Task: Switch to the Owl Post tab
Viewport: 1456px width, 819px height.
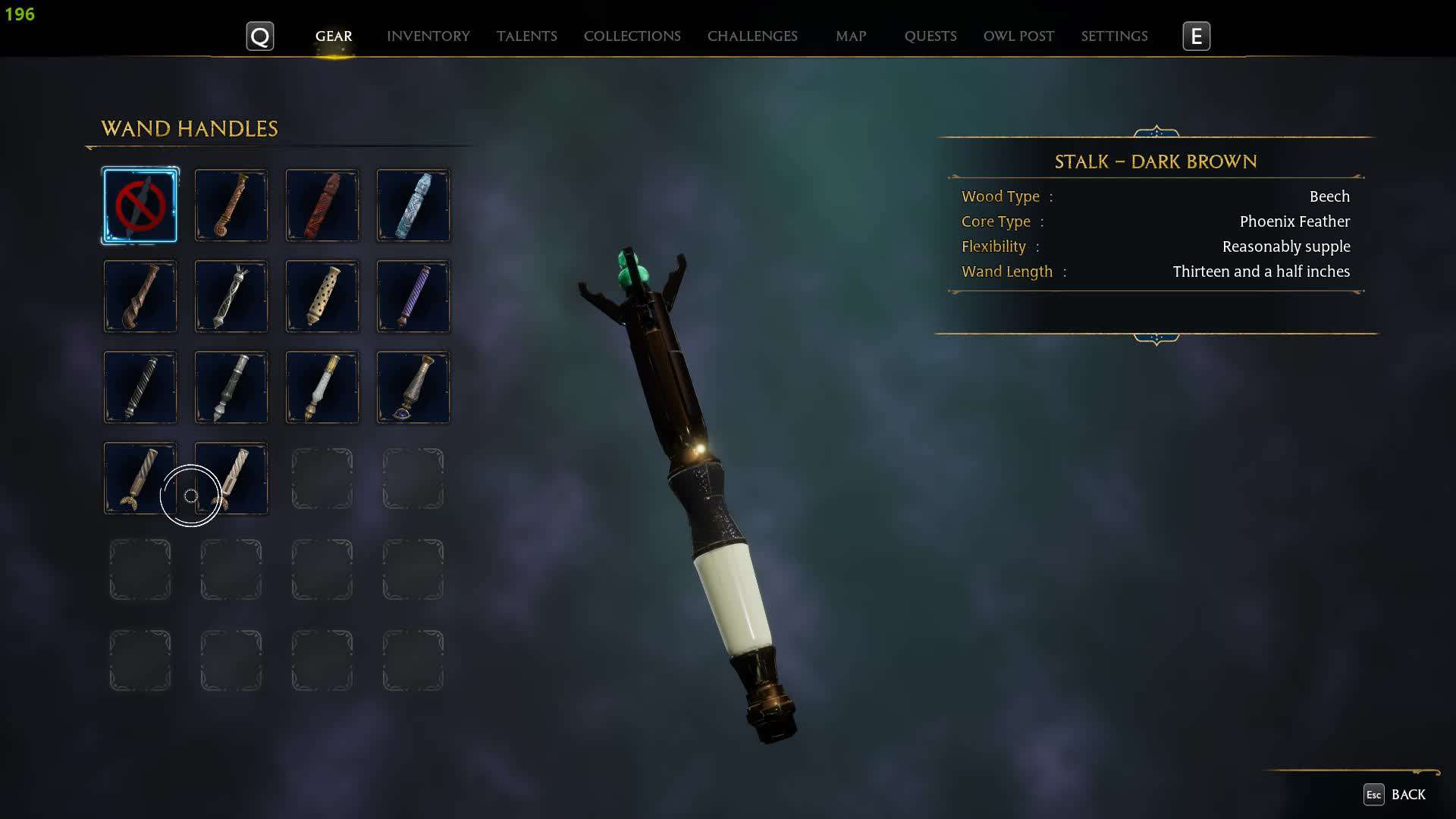Action: pos(1018,36)
